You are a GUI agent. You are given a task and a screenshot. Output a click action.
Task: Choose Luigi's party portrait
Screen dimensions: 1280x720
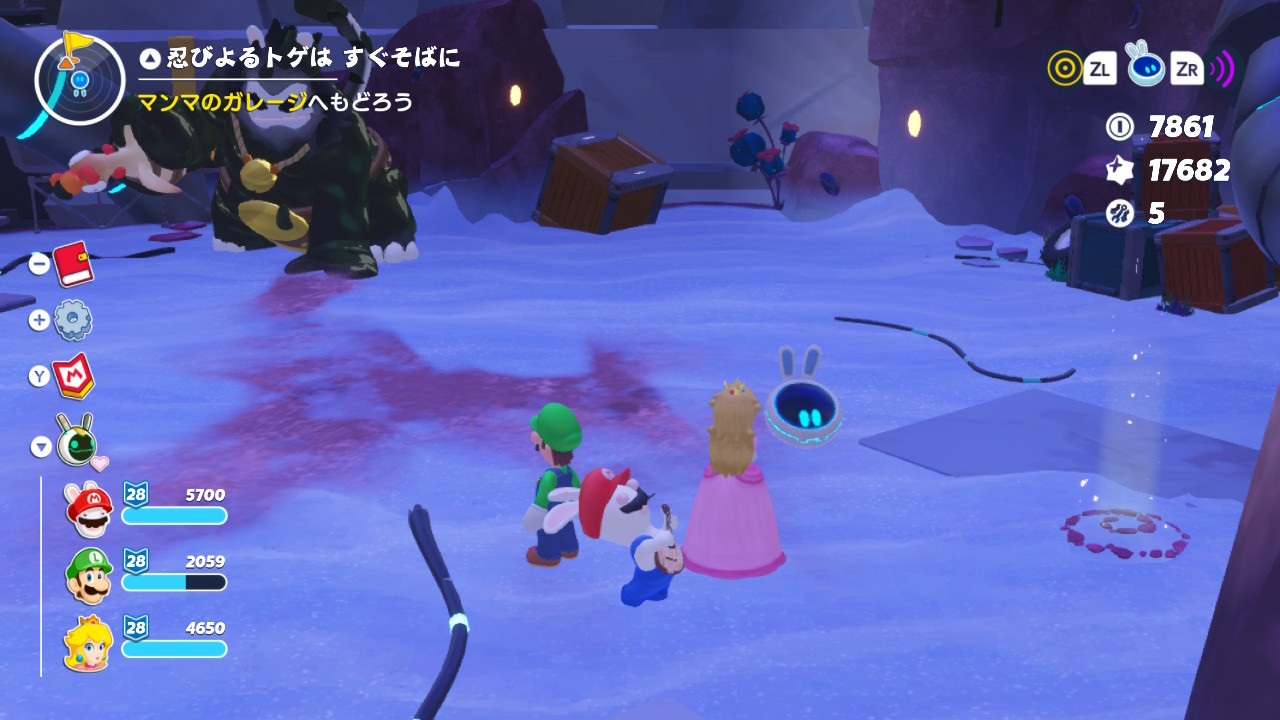coord(88,575)
